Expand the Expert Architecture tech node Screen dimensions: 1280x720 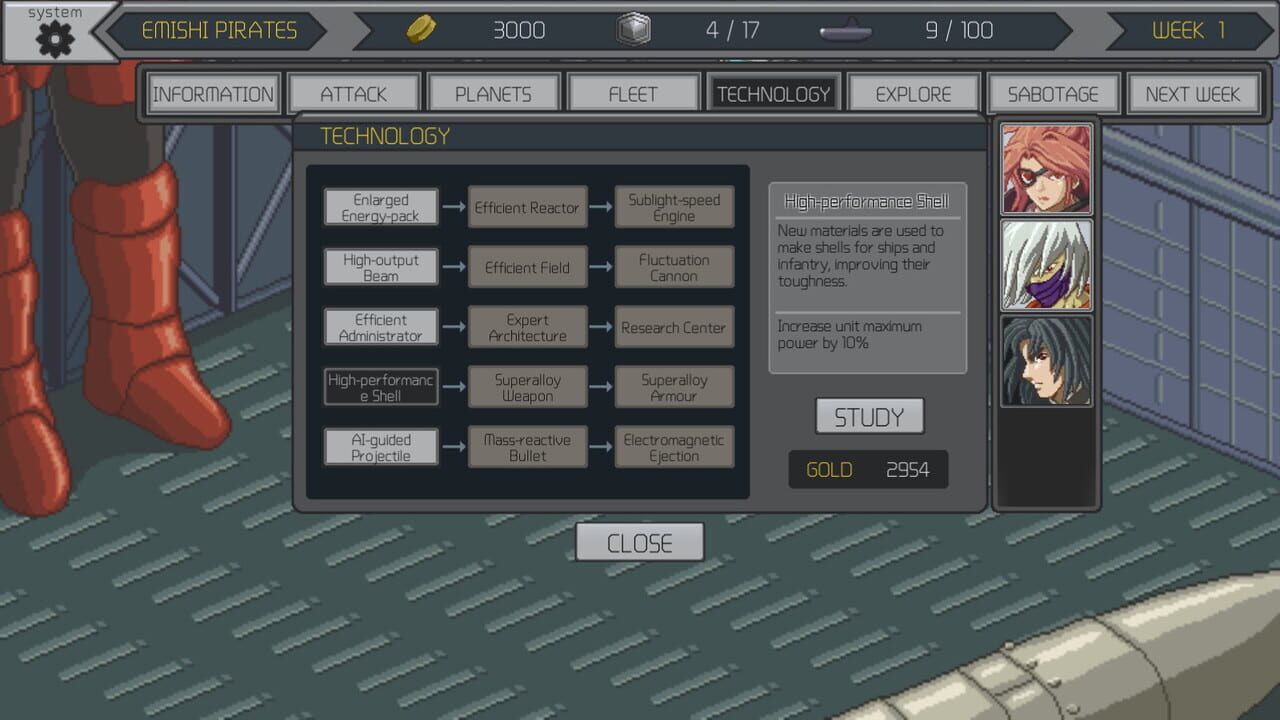pyautogui.click(x=527, y=327)
